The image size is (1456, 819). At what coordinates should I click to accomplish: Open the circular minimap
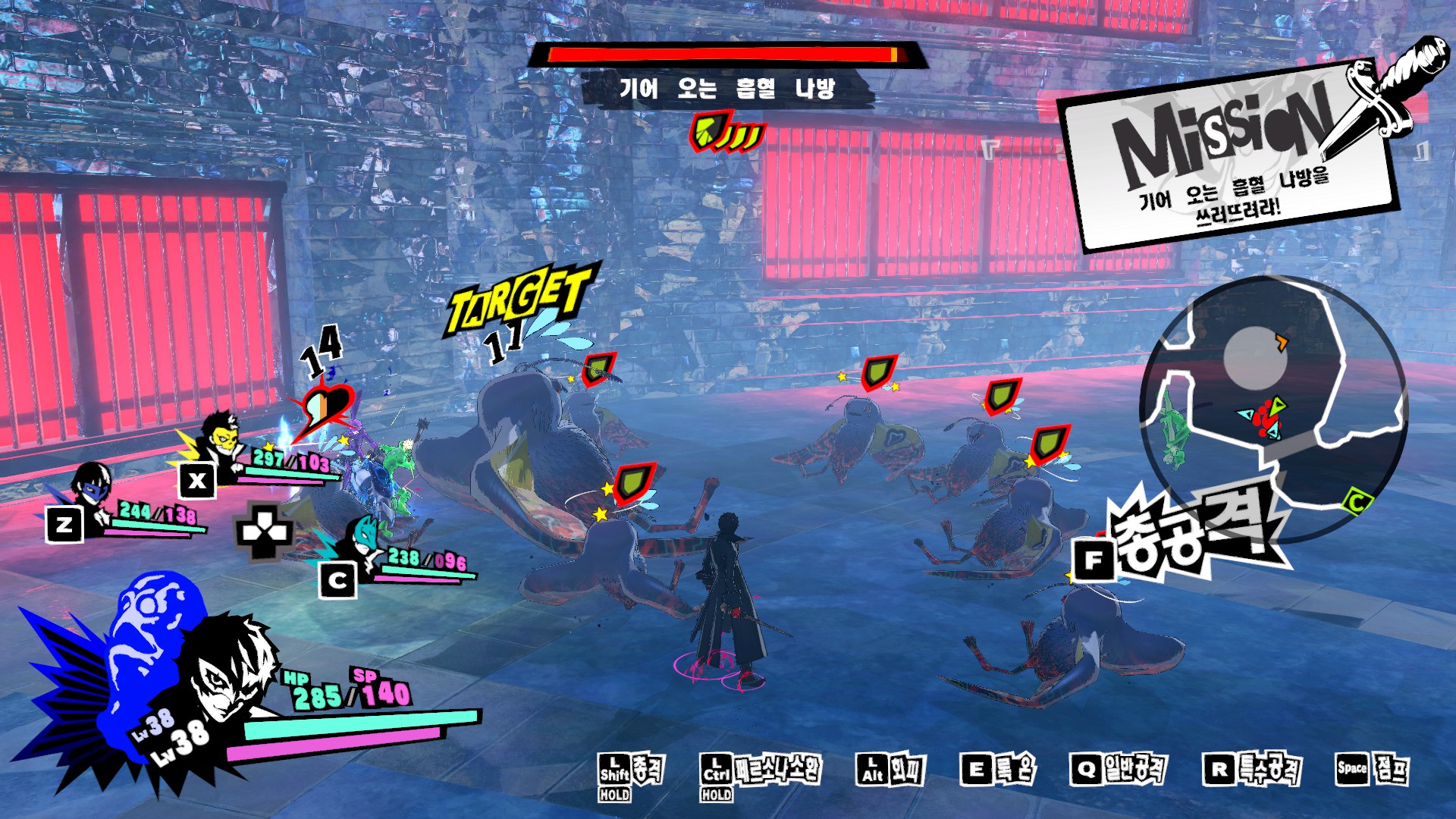[1274, 409]
